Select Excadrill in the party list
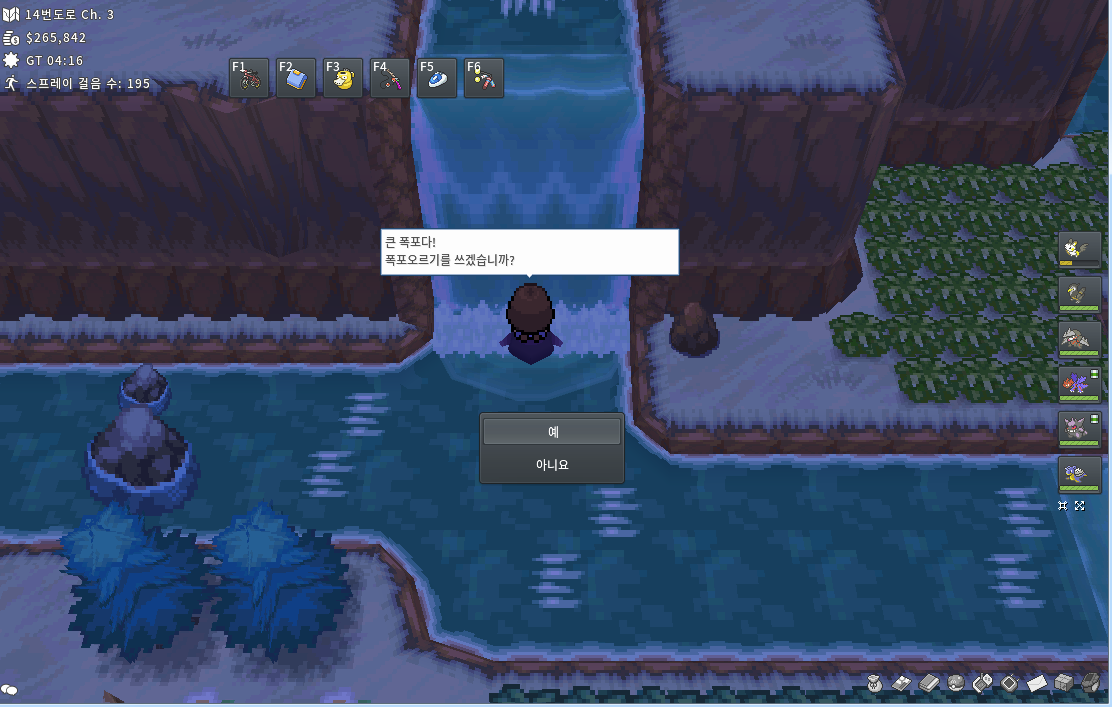 [1080, 339]
